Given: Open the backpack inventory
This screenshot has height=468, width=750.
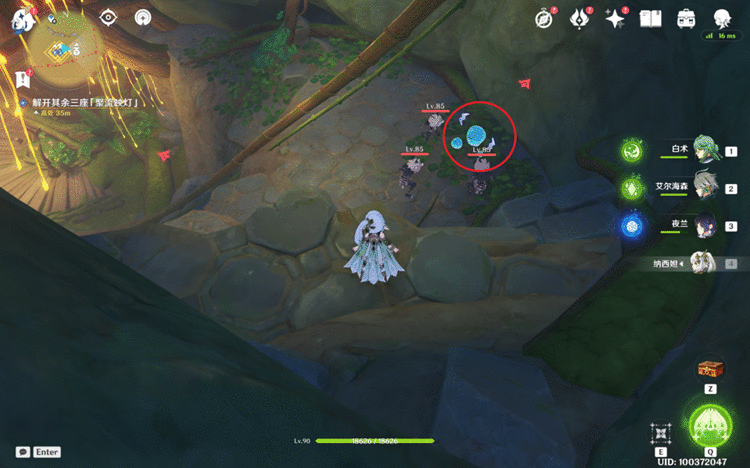Looking at the screenshot, I should [686, 19].
